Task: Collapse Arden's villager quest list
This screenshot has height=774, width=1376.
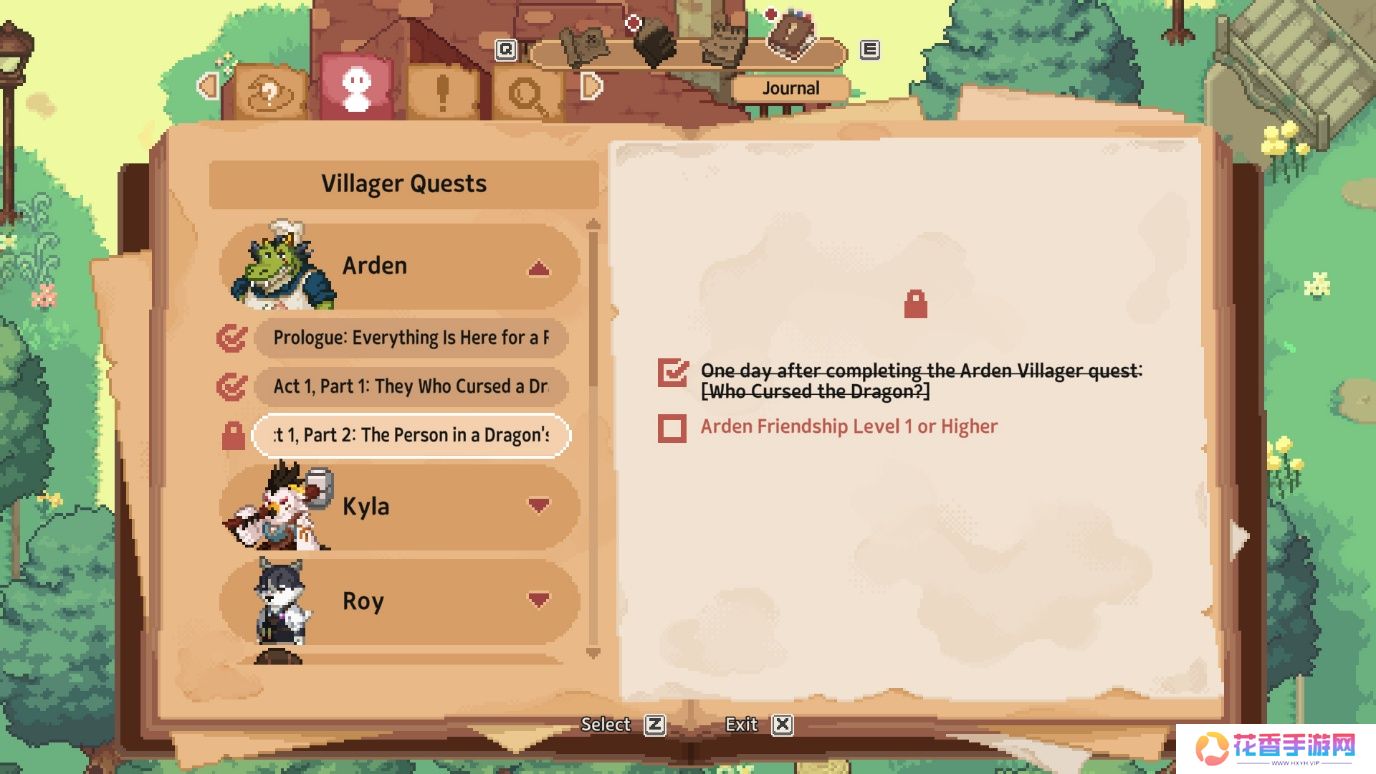Action: tap(538, 268)
